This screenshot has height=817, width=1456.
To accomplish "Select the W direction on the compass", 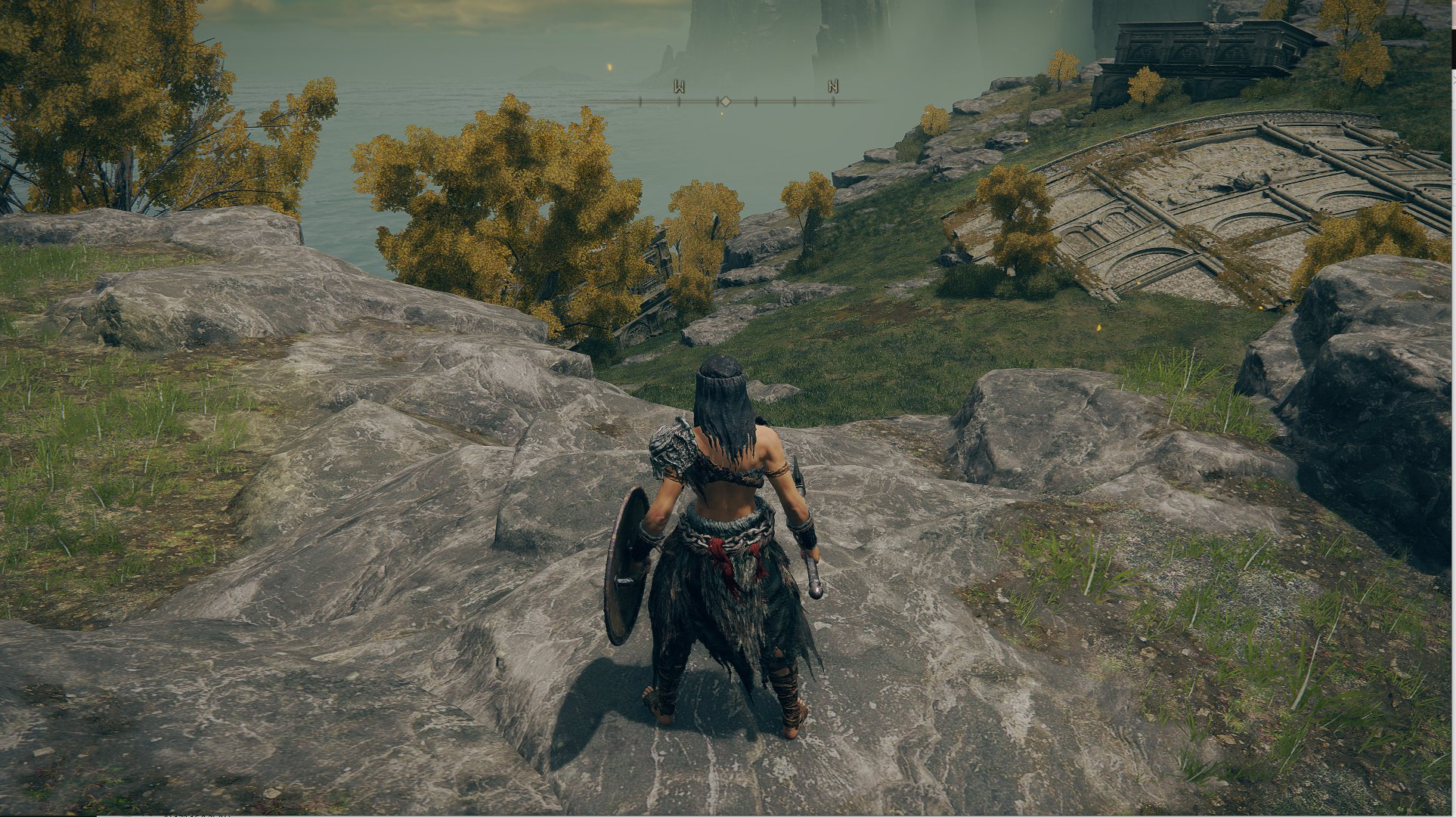I will click(679, 87).
